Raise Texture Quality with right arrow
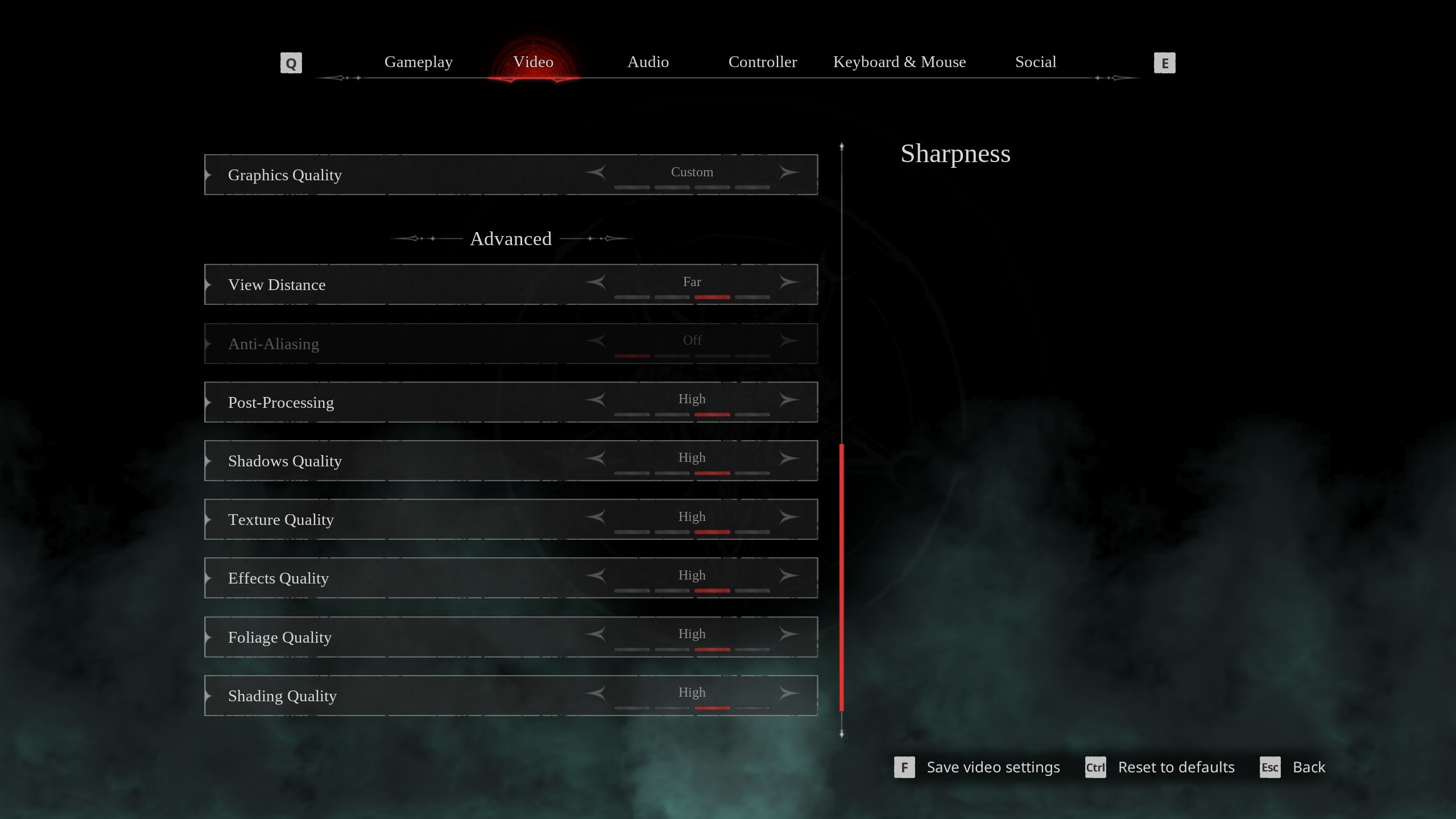The image size is (1456, 819). [789, 517]
